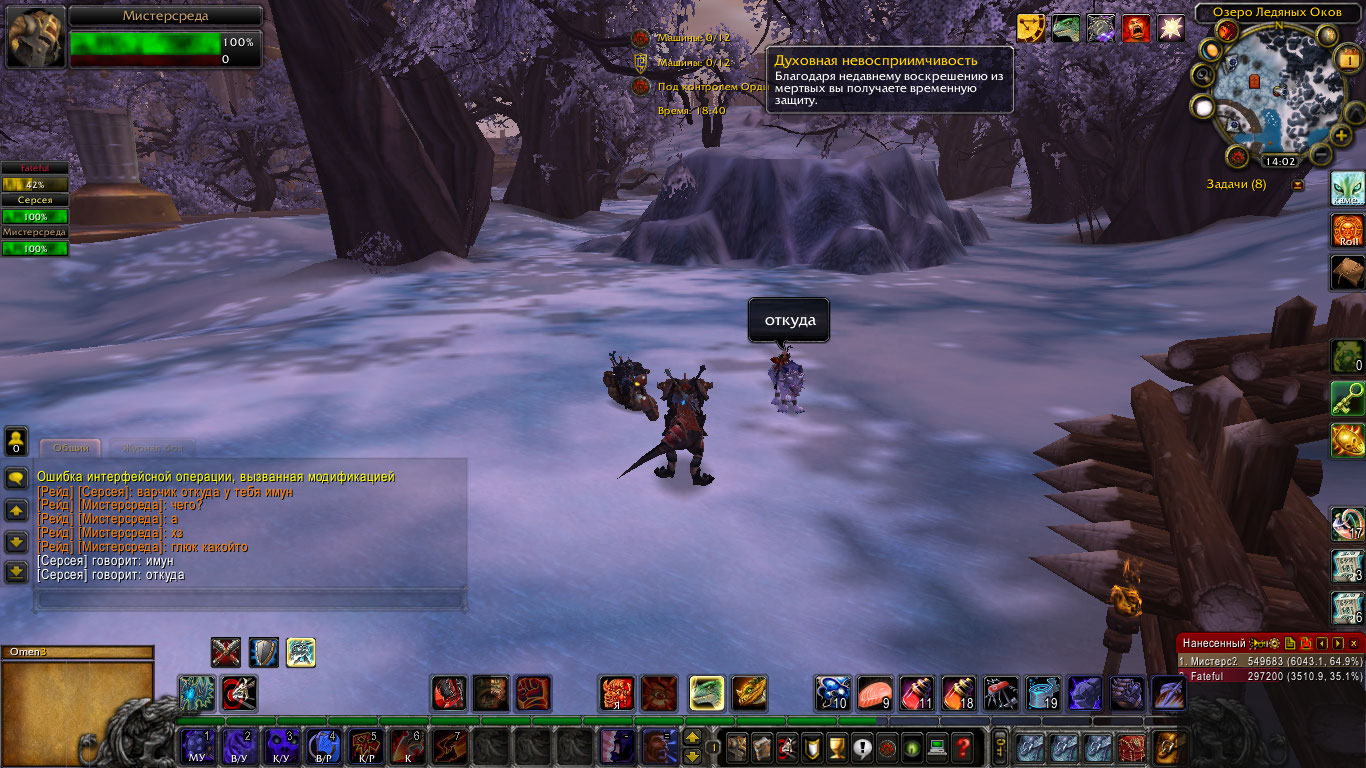Close the damage meter window
The height and width of the screenshot is (768, 1366).
coord(1354,643)
